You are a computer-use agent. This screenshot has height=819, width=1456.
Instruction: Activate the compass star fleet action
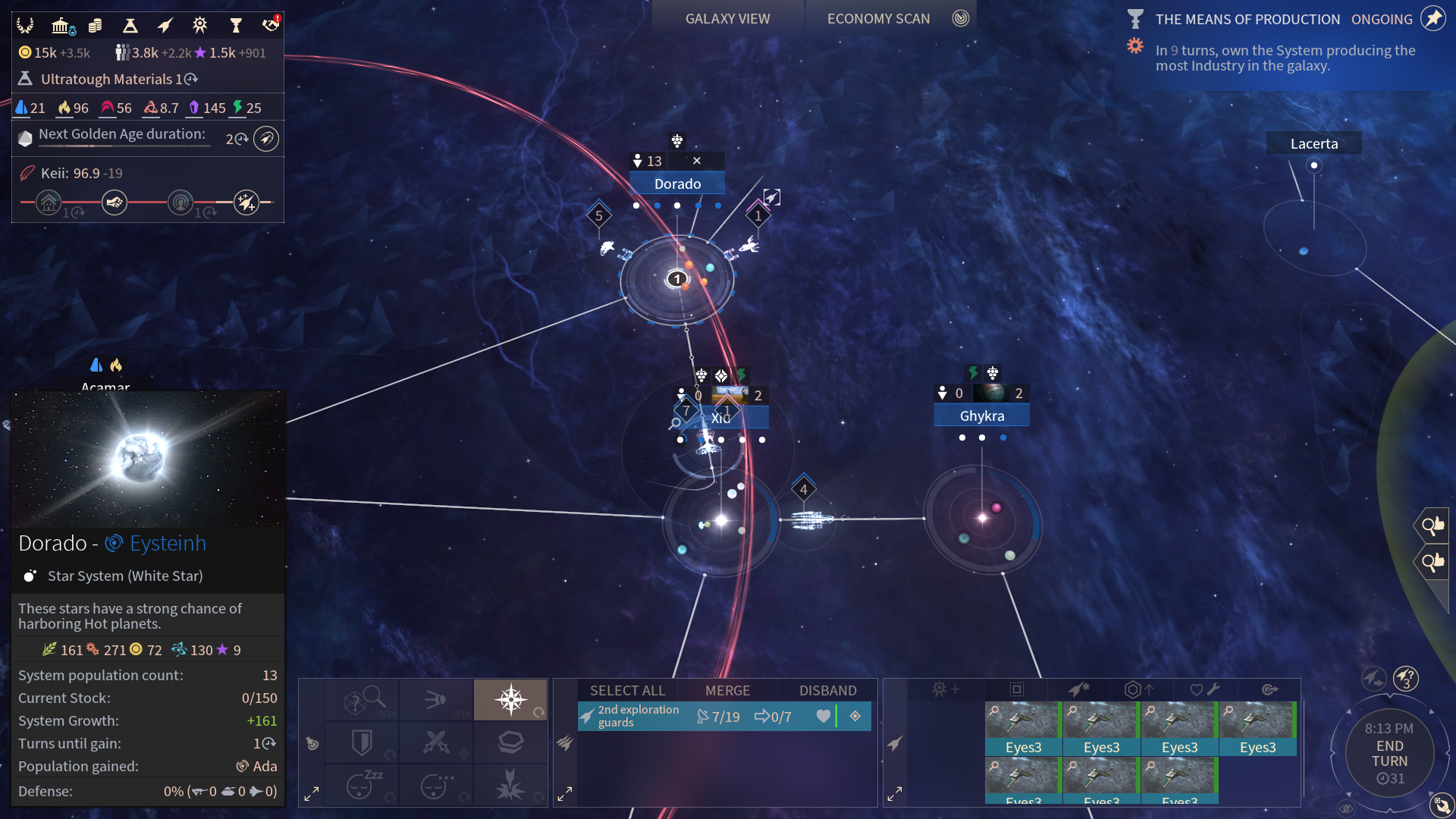point(510,699)
